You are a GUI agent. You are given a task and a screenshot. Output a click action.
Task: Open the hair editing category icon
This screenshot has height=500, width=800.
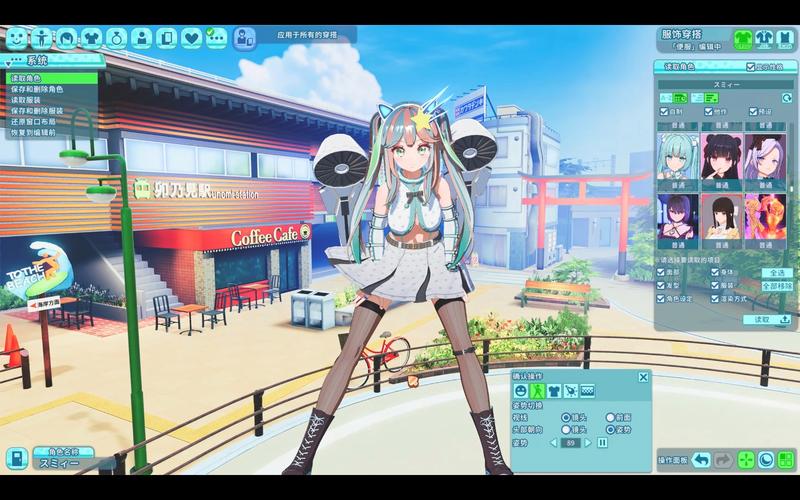(66, 38)
